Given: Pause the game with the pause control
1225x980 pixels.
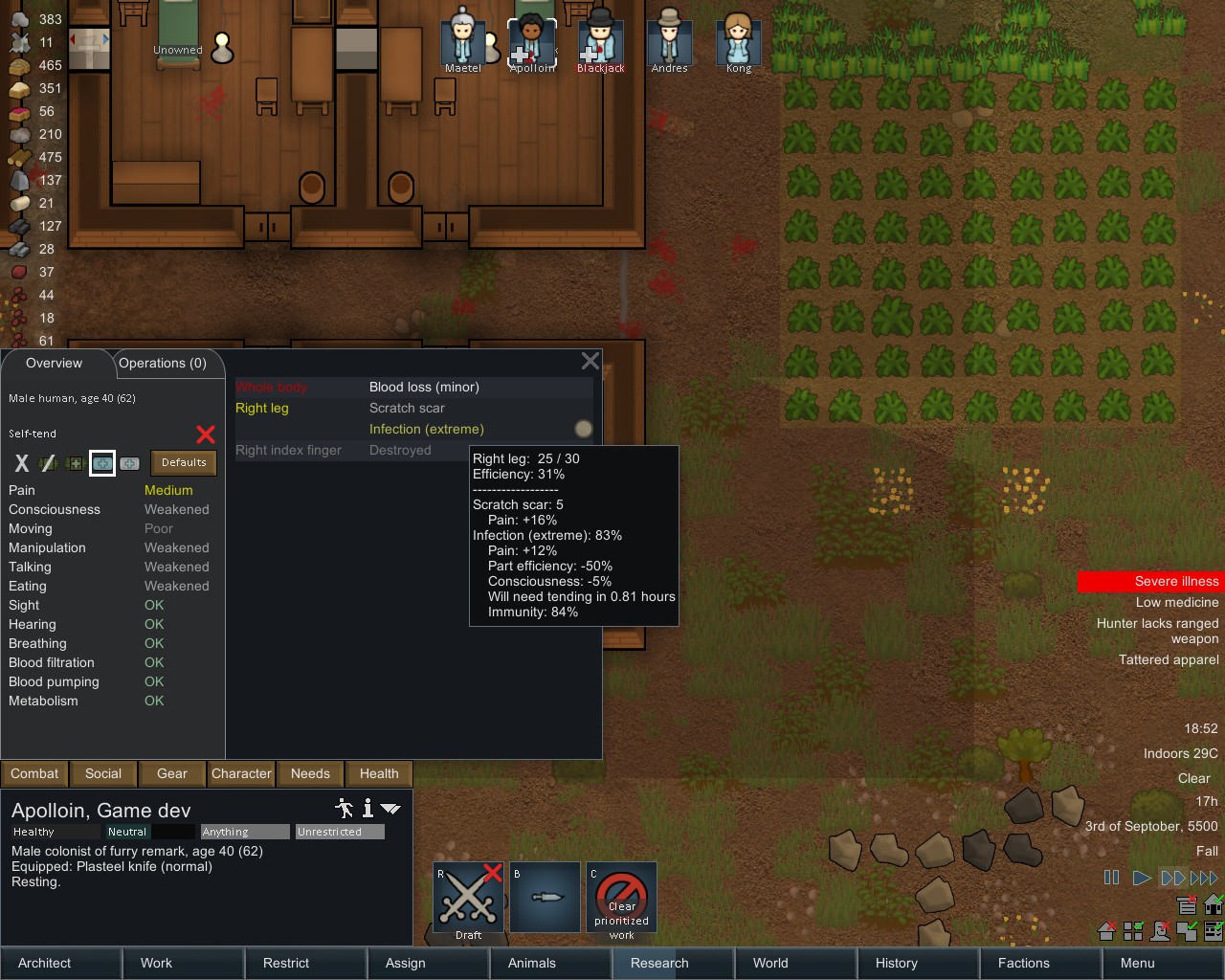Looking at the screenshot, I should click(x=1111, y=877).
